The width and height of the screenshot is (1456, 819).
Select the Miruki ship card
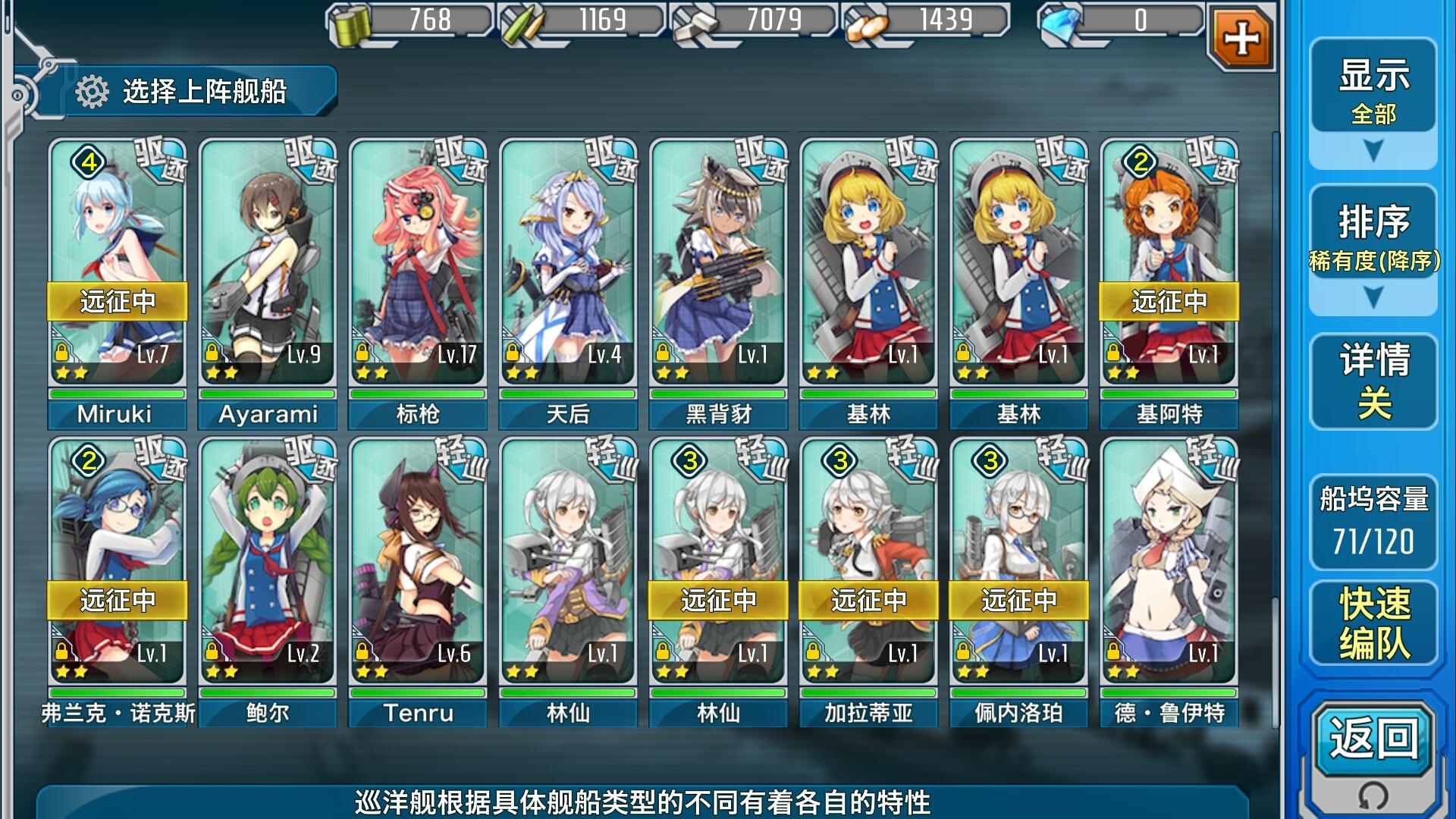(x=117, y=265)
